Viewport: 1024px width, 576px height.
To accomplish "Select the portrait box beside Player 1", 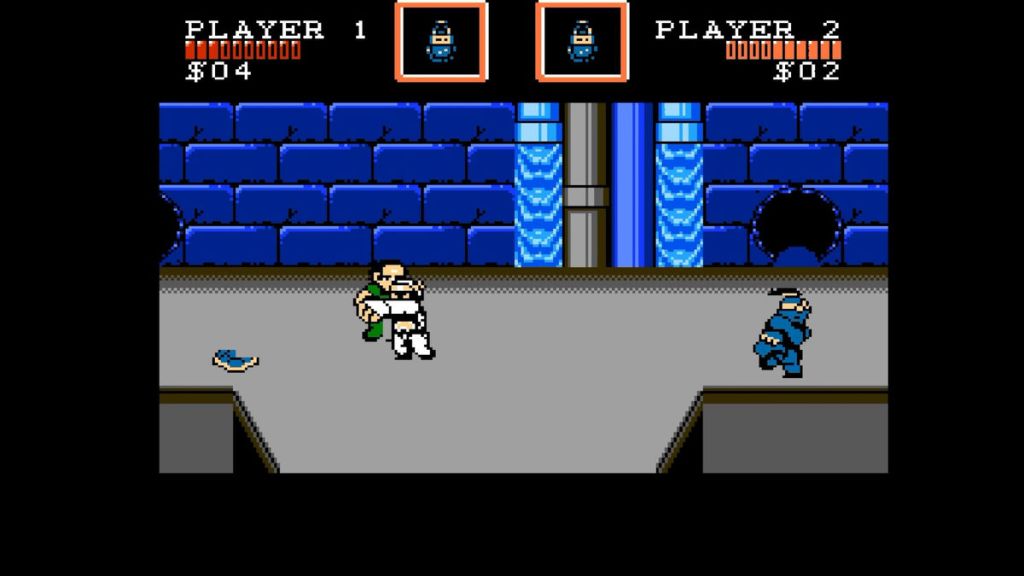I will [441, 41].
